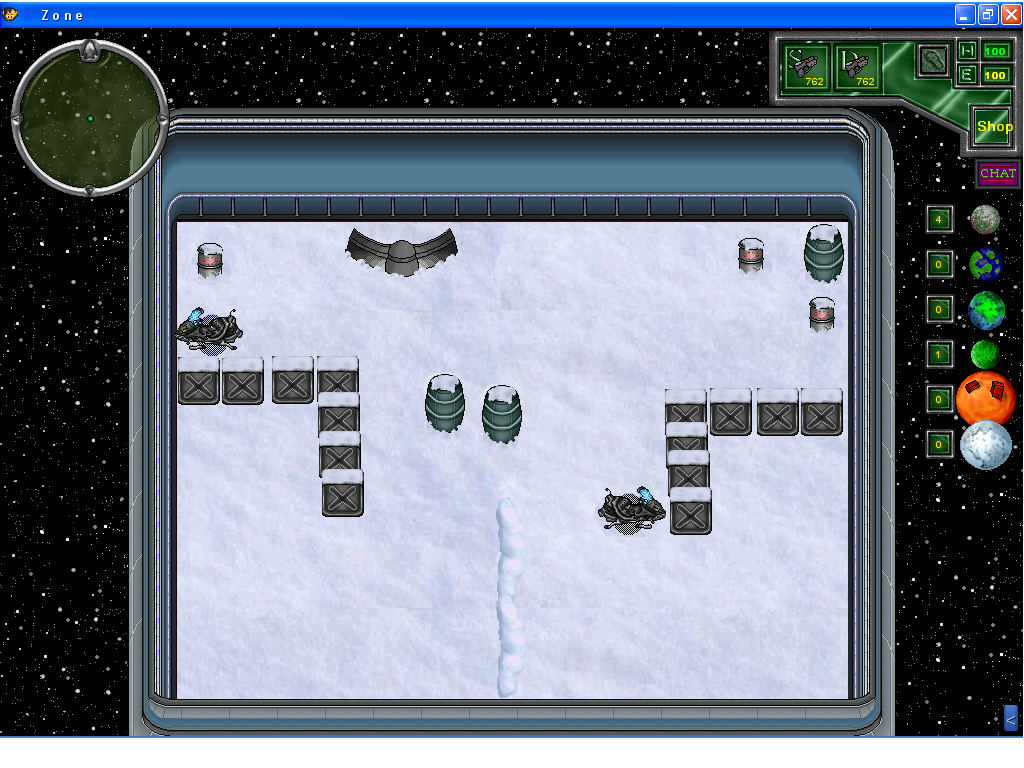Close the Zone window
The image size is (1024, 768).
(x=1010, y=14)
